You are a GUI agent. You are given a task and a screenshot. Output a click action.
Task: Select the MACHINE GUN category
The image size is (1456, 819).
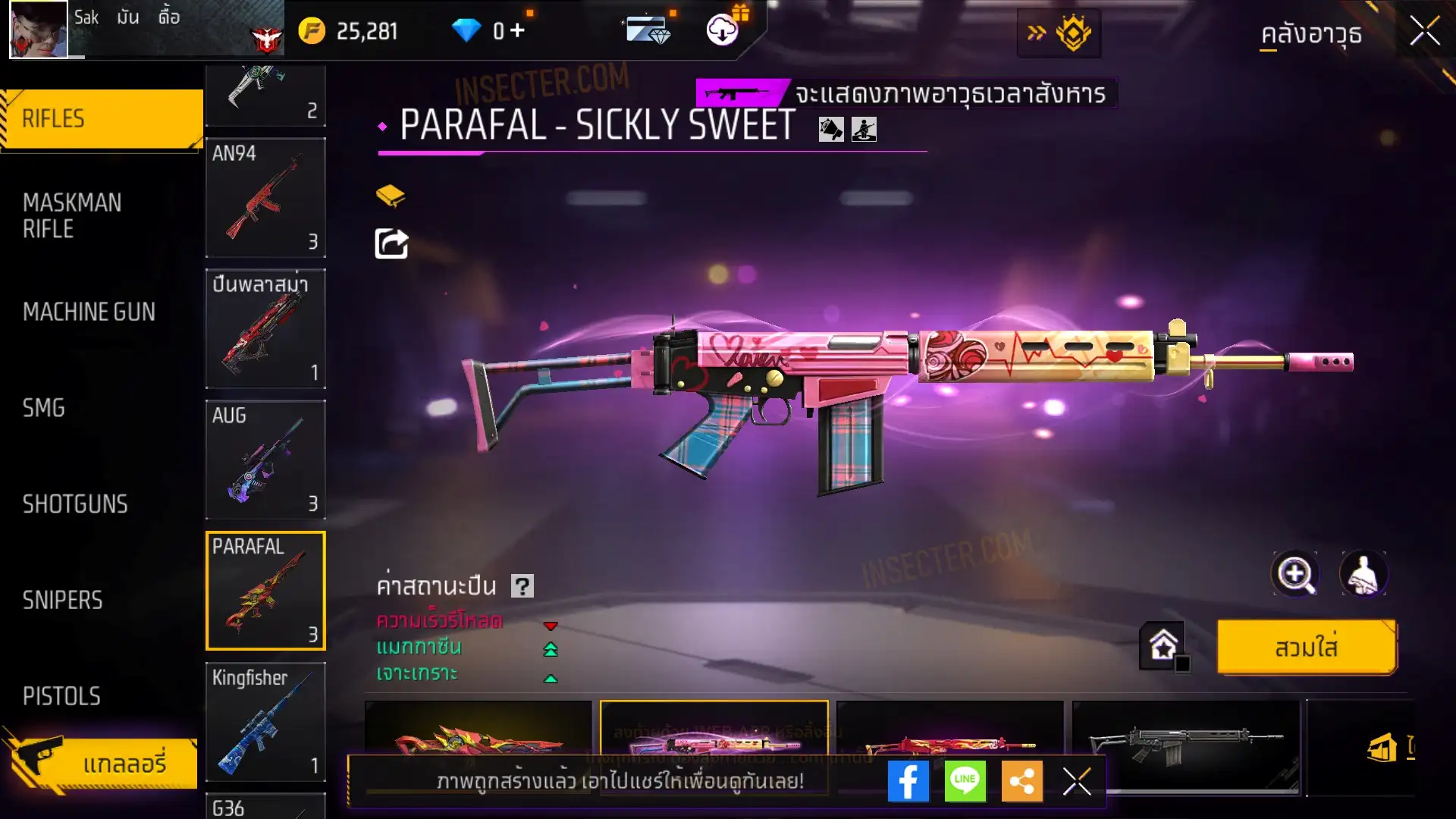[89, 312]
